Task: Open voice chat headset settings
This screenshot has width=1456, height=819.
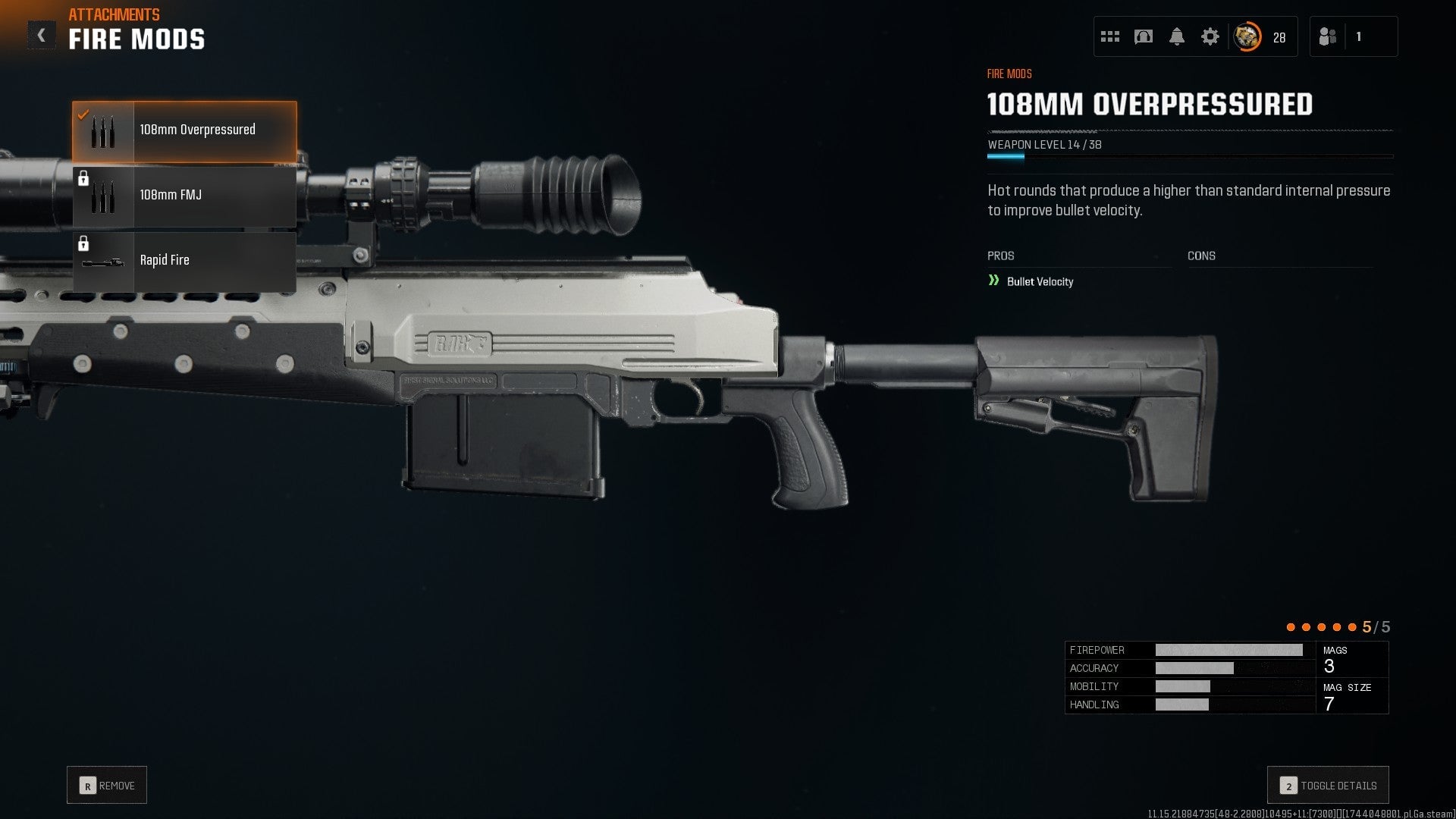Action: 1144,36
